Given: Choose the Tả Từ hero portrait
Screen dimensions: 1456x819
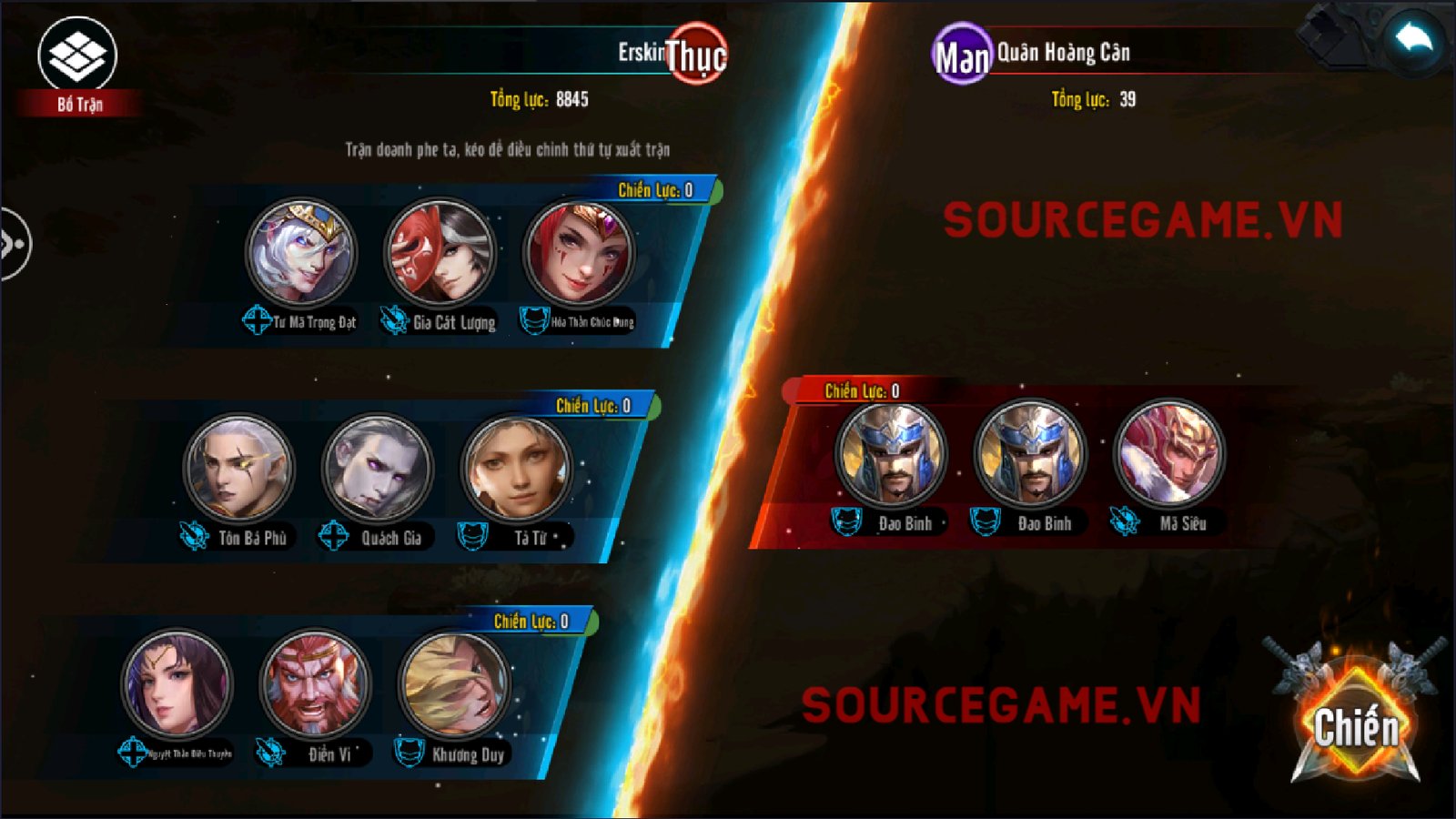Looking at the screenshot, I should [x=516, y=469].
